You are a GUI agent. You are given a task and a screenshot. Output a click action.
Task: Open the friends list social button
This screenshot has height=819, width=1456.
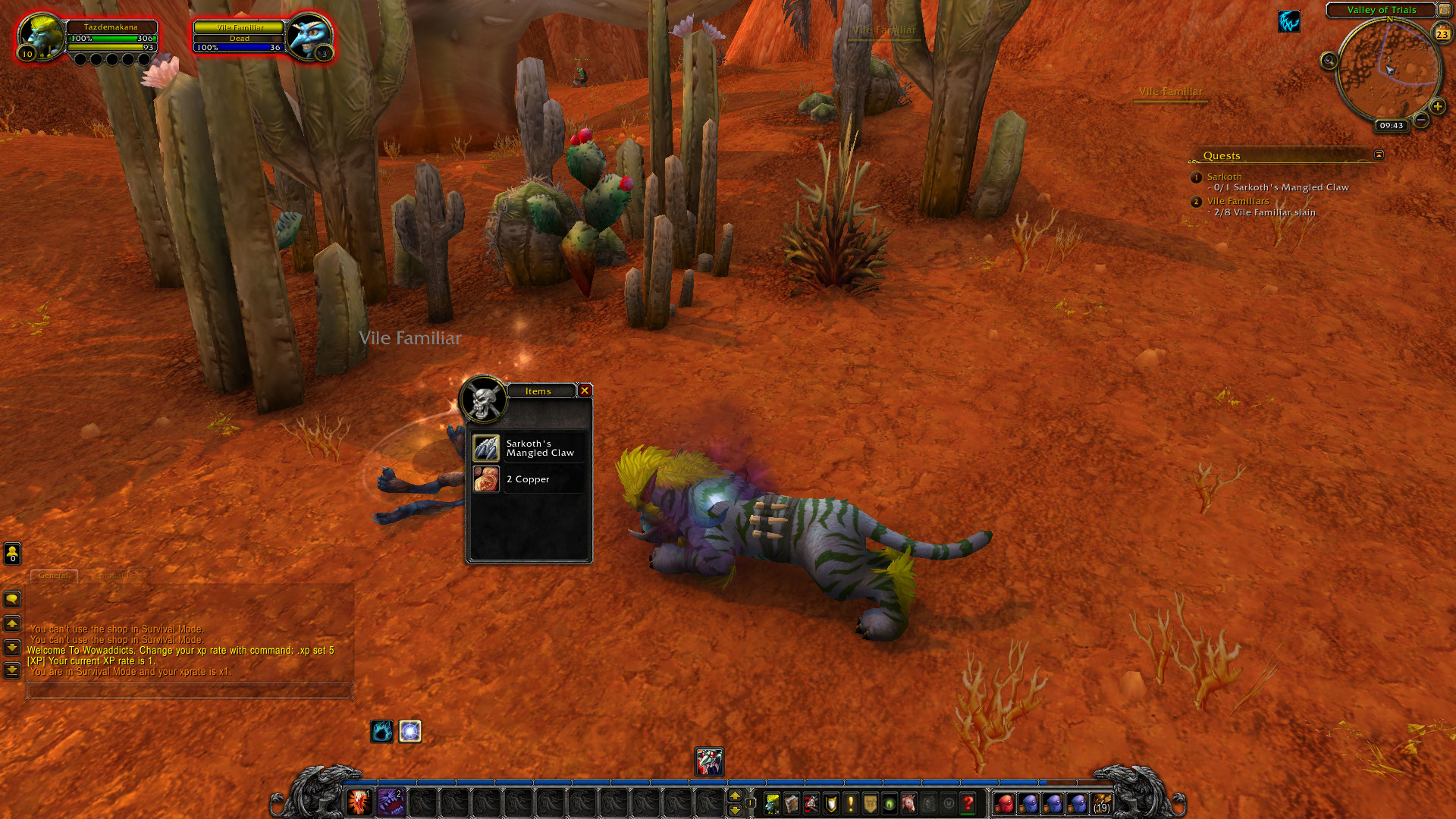coord(12,554)
